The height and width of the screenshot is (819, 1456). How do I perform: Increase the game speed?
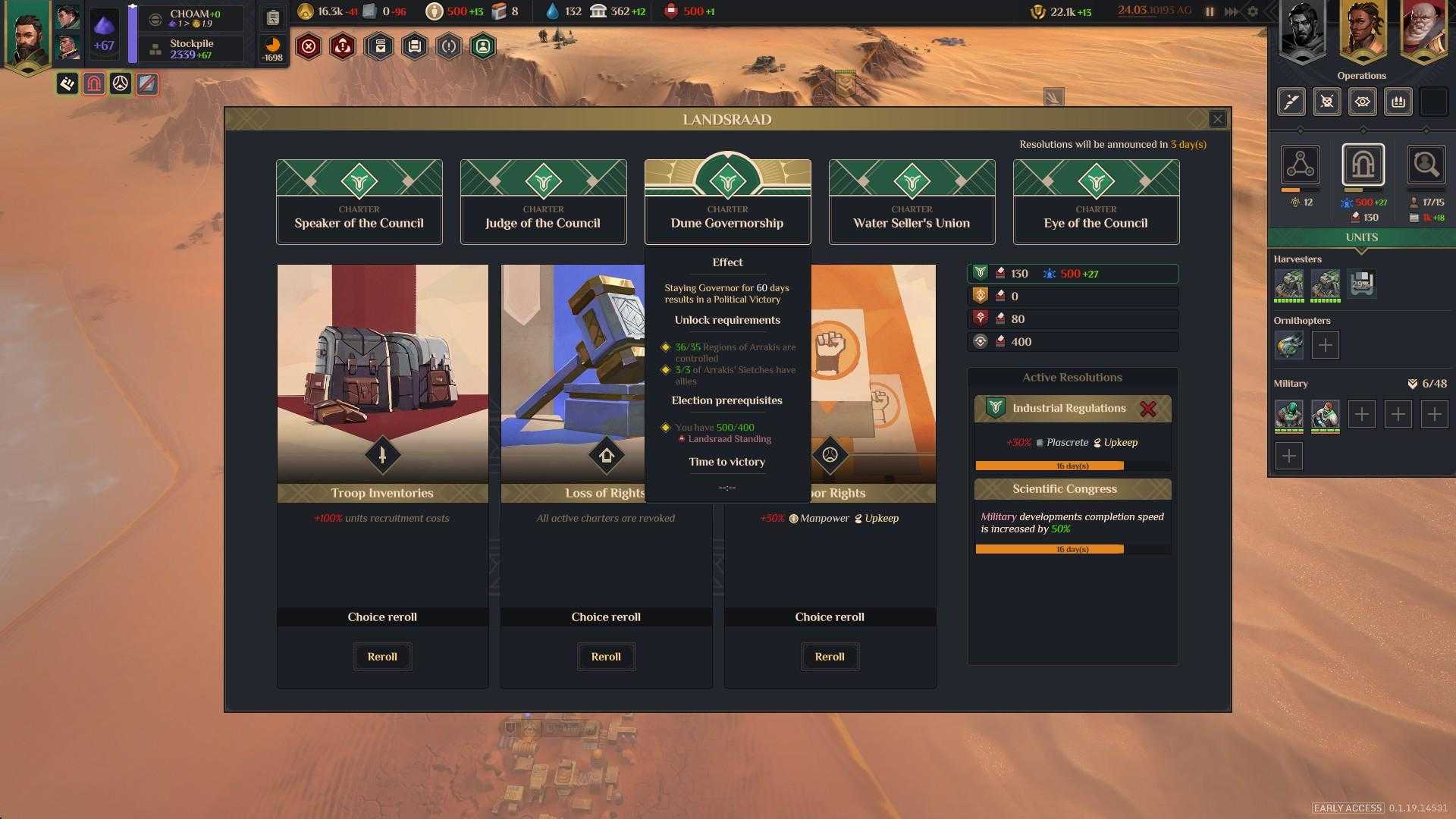[1232, 11]
